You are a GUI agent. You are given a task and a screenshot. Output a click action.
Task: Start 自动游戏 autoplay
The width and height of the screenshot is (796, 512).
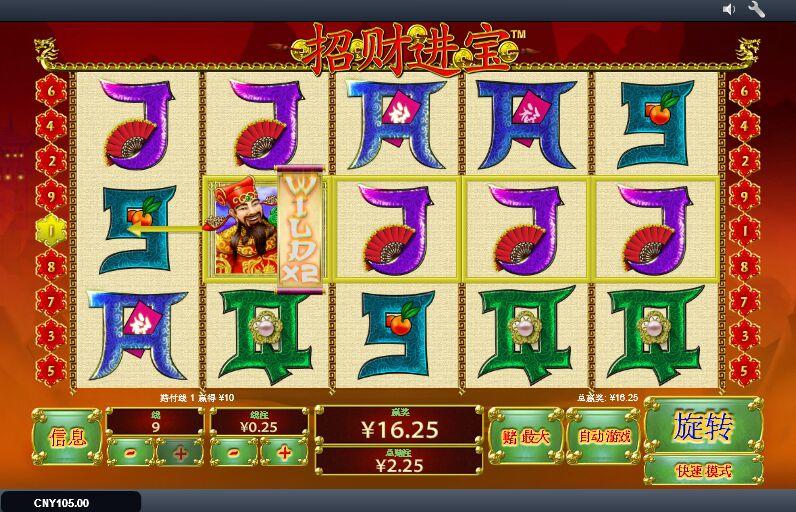[604, 436]
